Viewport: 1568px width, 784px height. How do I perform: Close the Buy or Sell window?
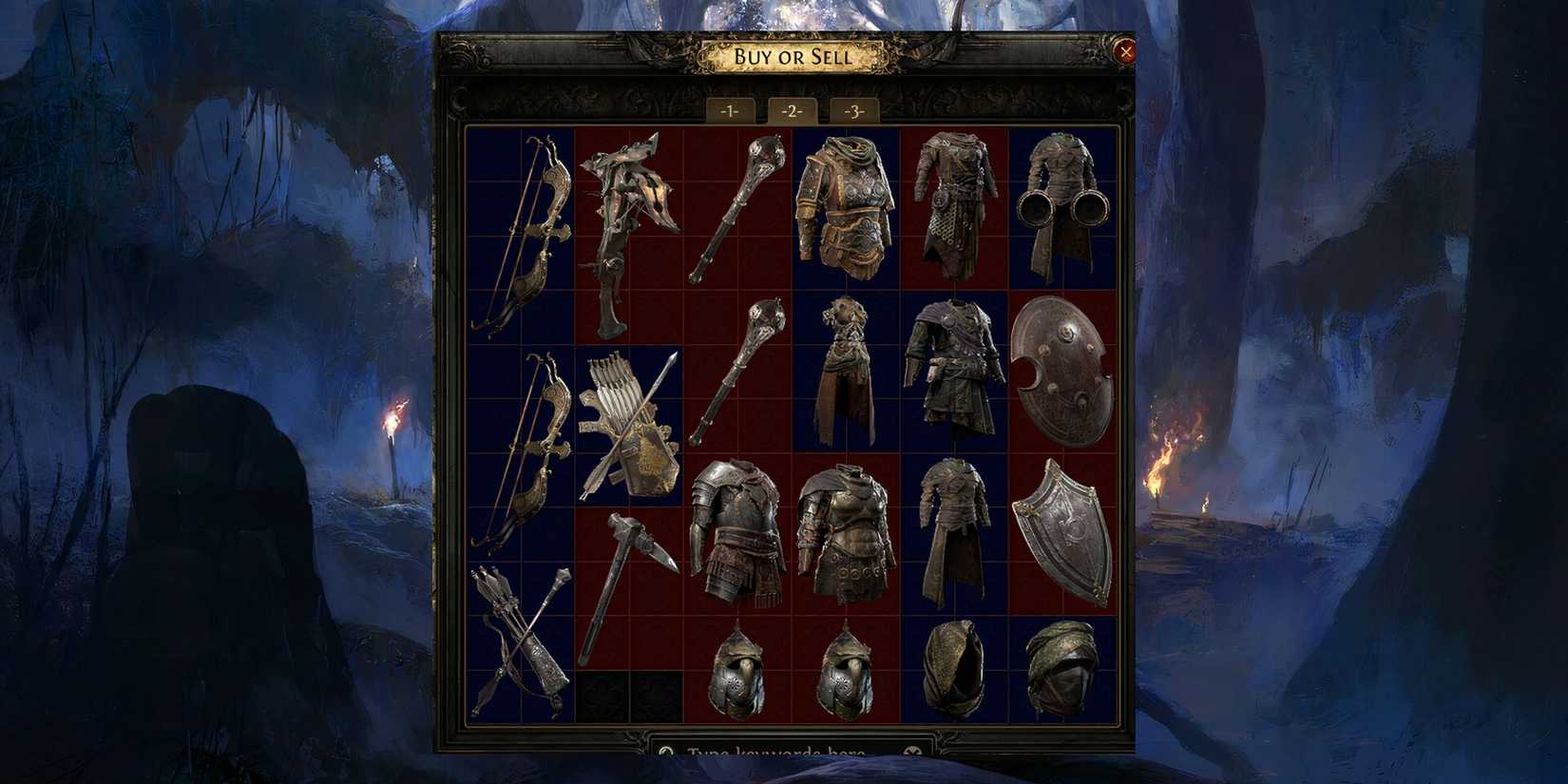click(x=1126, y=52)
